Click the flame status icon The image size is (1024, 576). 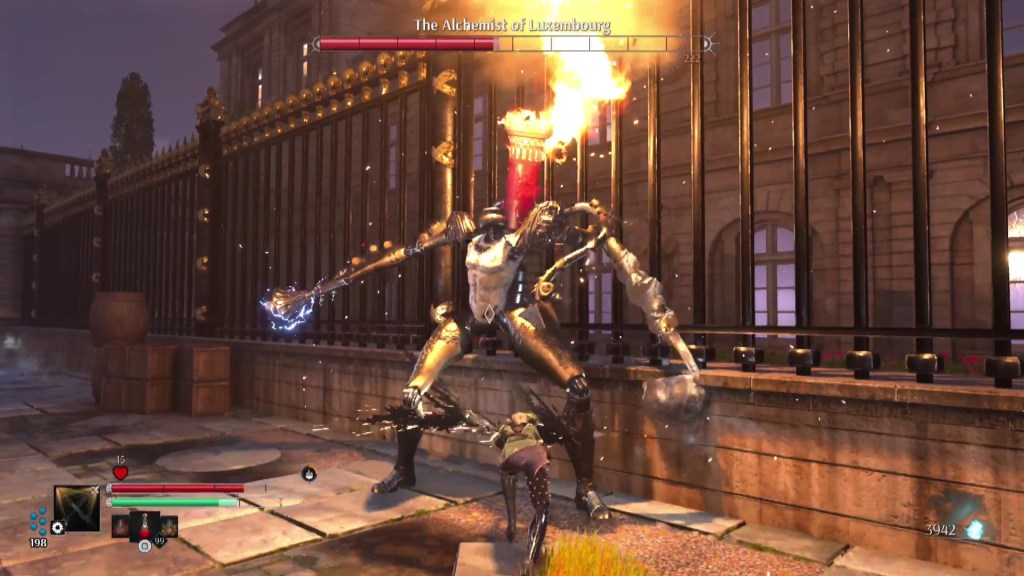[x=309, y=473]
